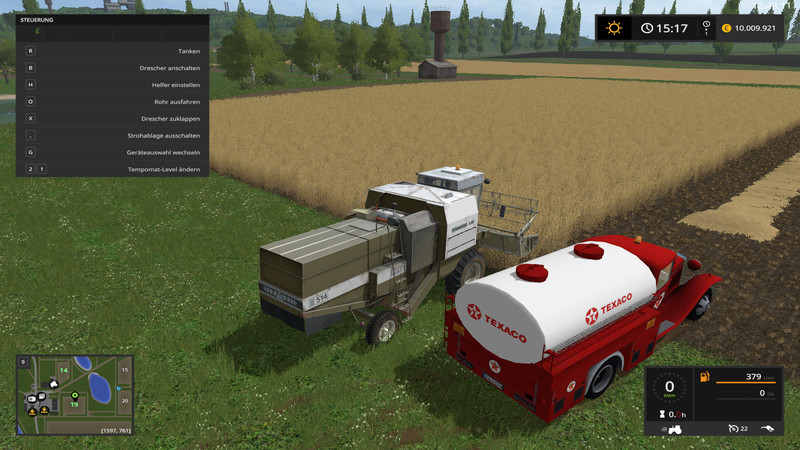Click field 14 on the minimap

(63, 370)
